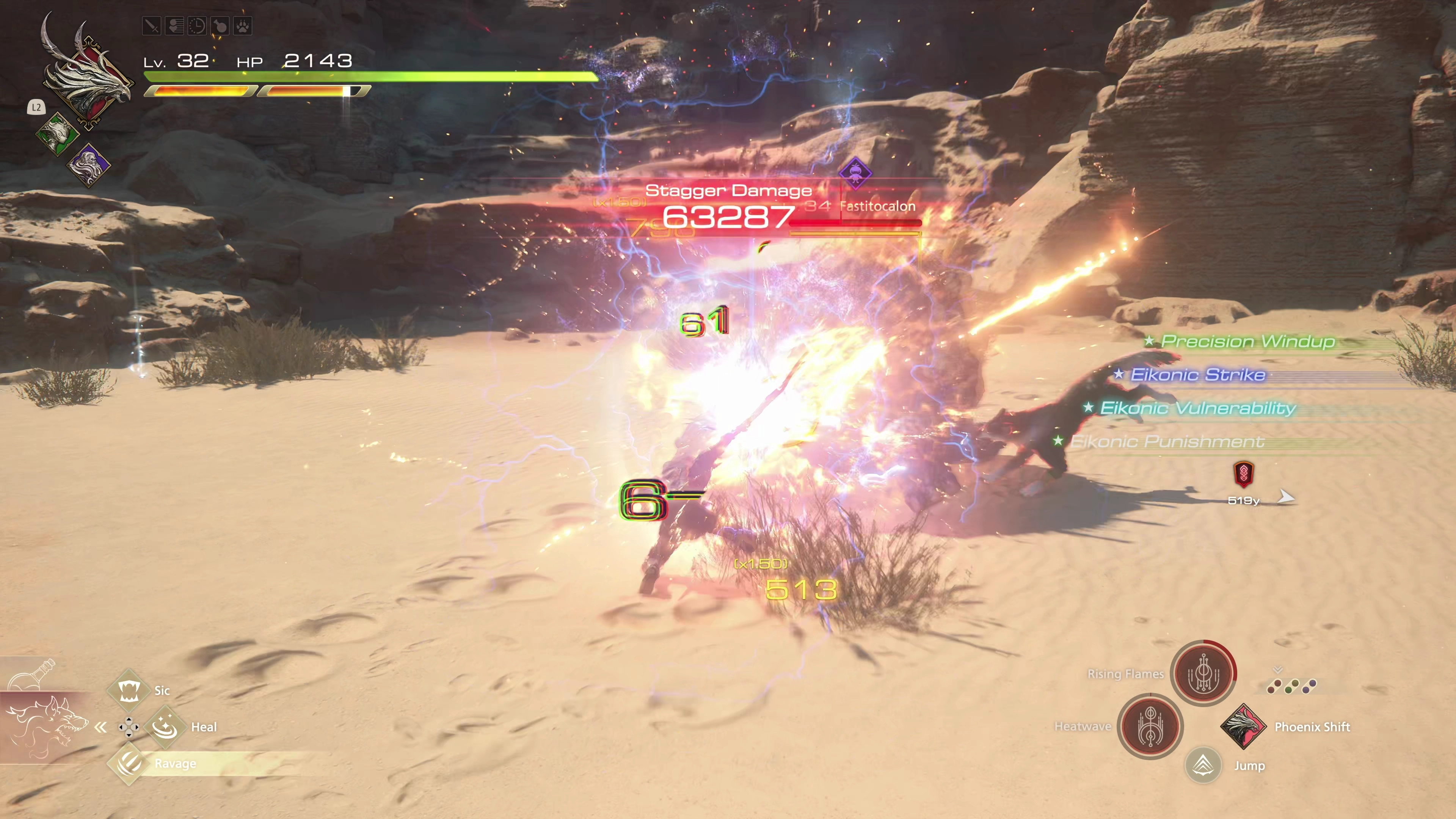The width and height of the screenshot is (1456, 819).
Task: Click the paw print status icon
Action: [x=243, y=26]
